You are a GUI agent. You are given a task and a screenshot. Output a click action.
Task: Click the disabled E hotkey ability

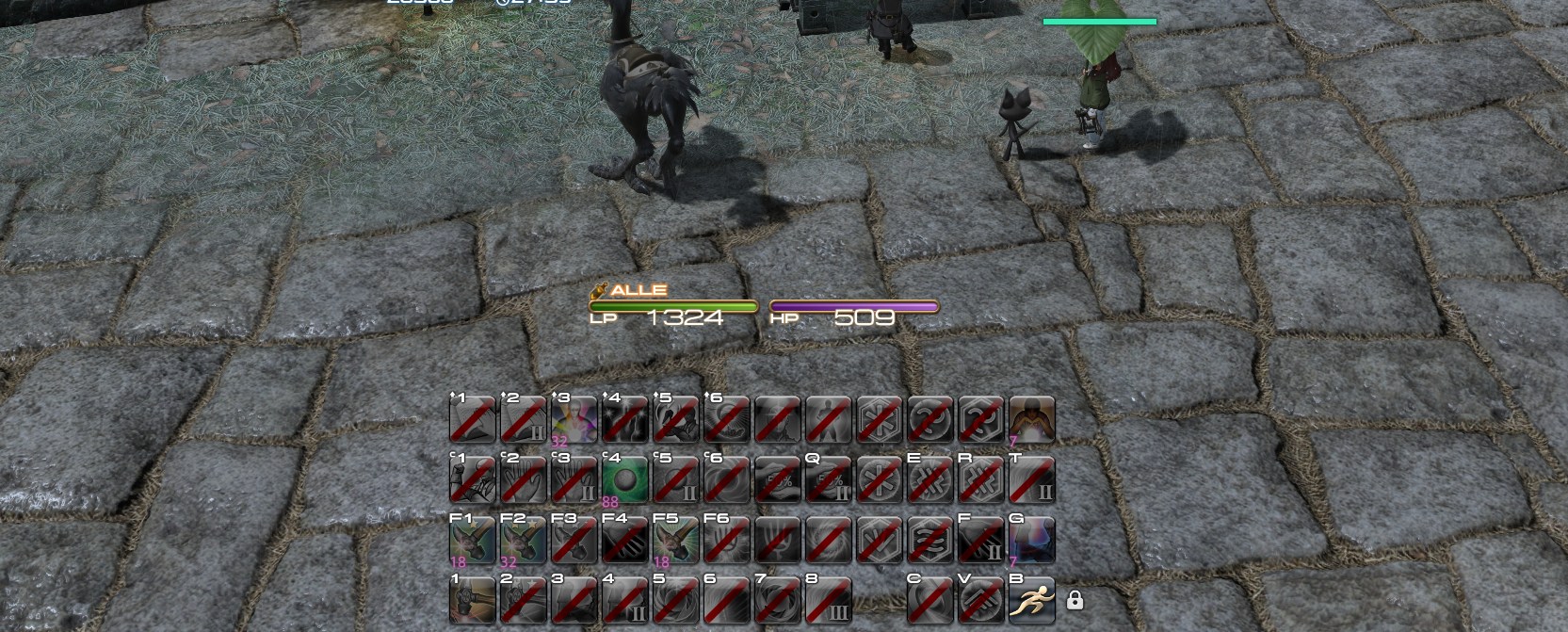(x=929, y=479)
